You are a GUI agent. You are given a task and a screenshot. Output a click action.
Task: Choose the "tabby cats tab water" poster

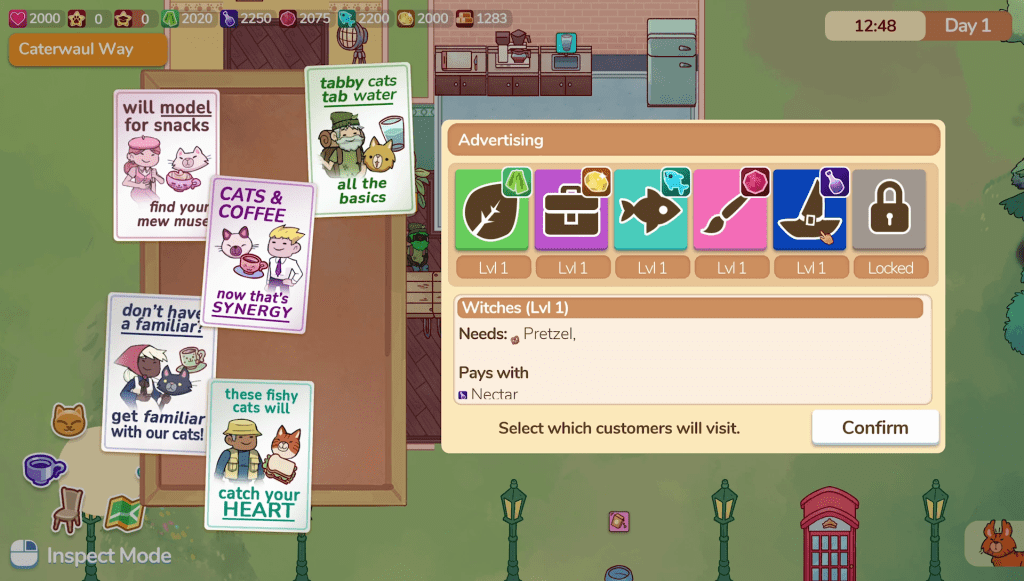[x=360, y=138]
